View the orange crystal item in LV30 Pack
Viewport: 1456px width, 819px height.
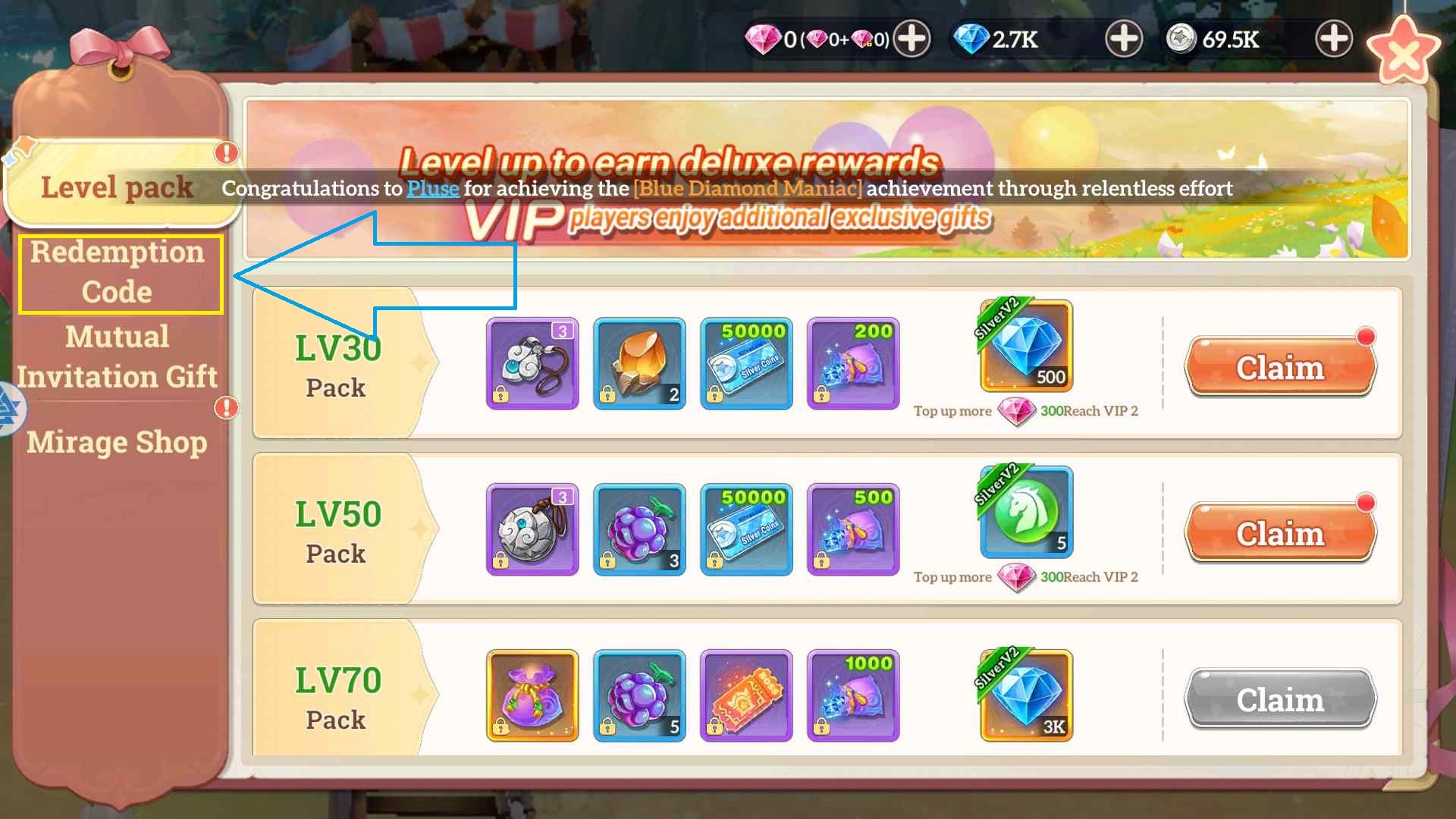coord(639,364)
